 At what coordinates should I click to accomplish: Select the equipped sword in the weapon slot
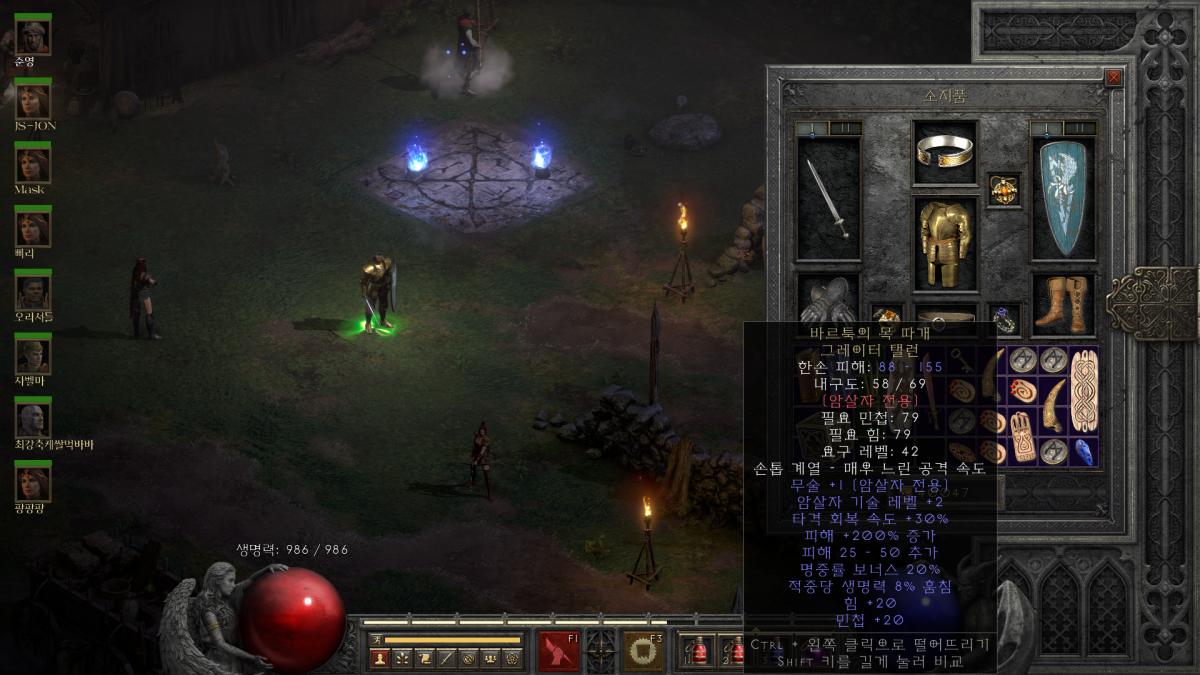point(828,199)
